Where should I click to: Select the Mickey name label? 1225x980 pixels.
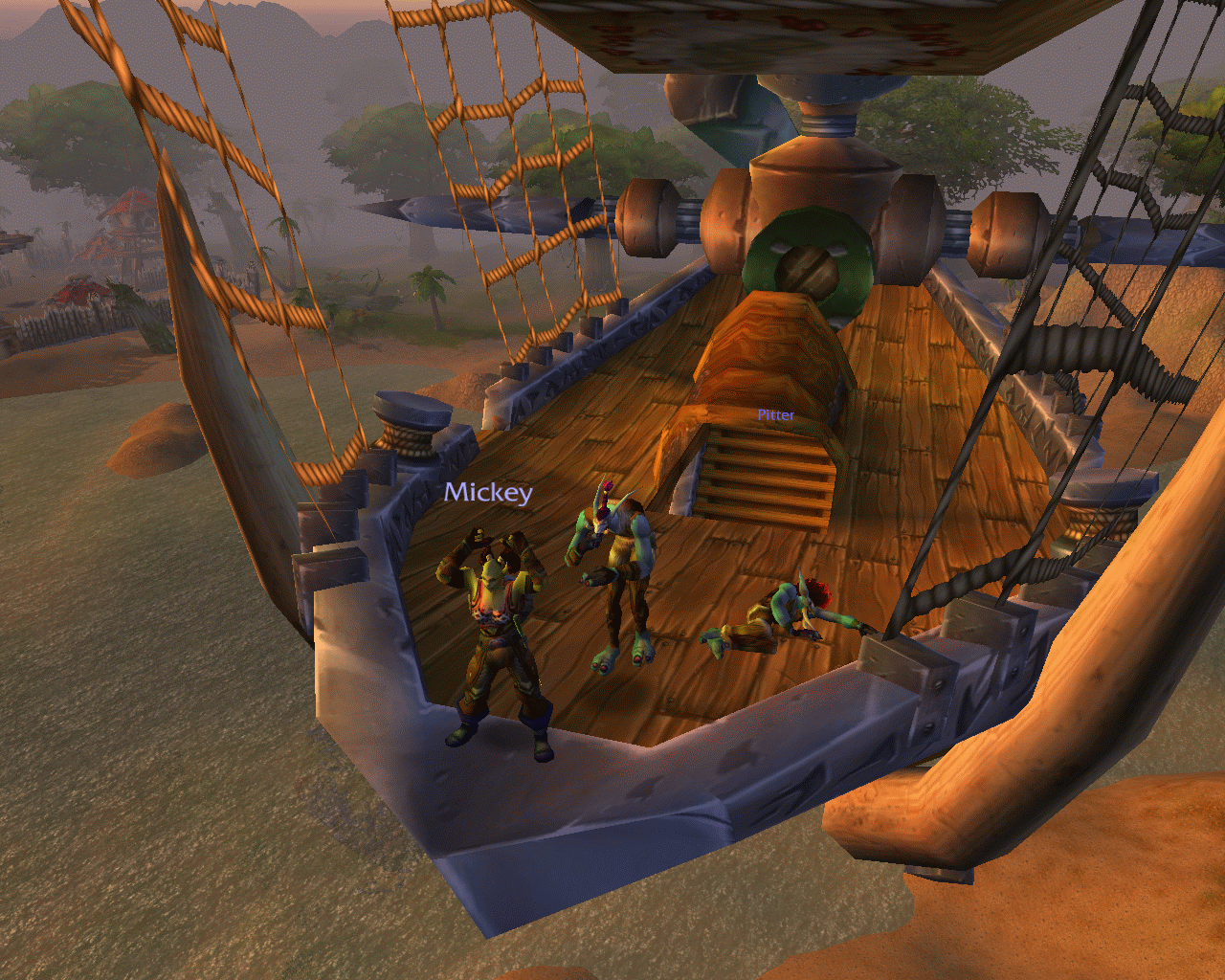pos(488,493)
